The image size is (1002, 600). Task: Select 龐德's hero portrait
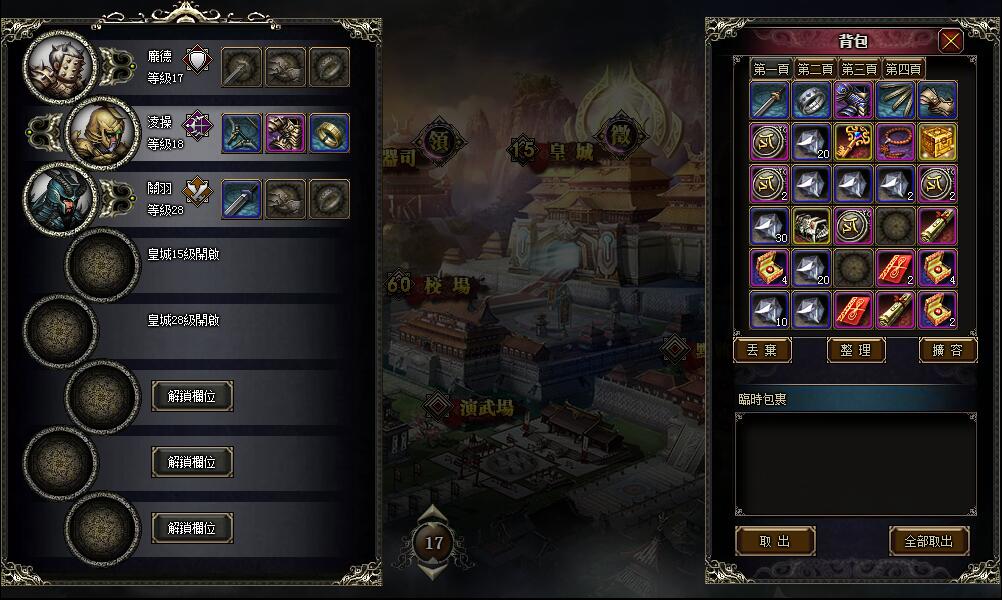click(60, 65)
